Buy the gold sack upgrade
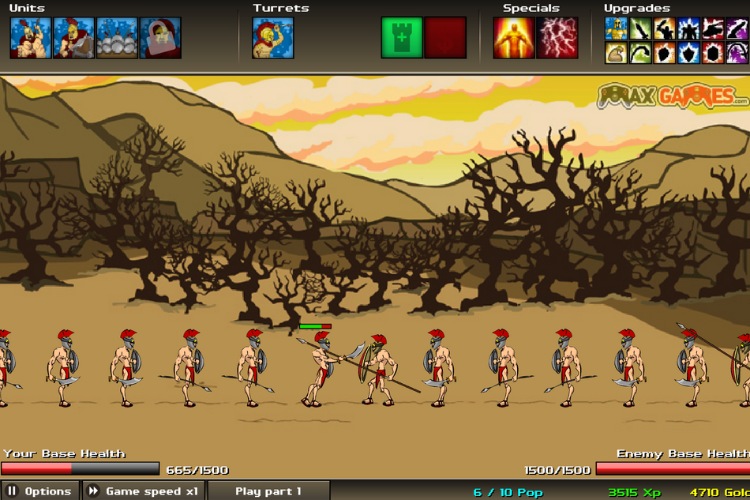This screenshot has width=750, height=500. coord(616,52)
